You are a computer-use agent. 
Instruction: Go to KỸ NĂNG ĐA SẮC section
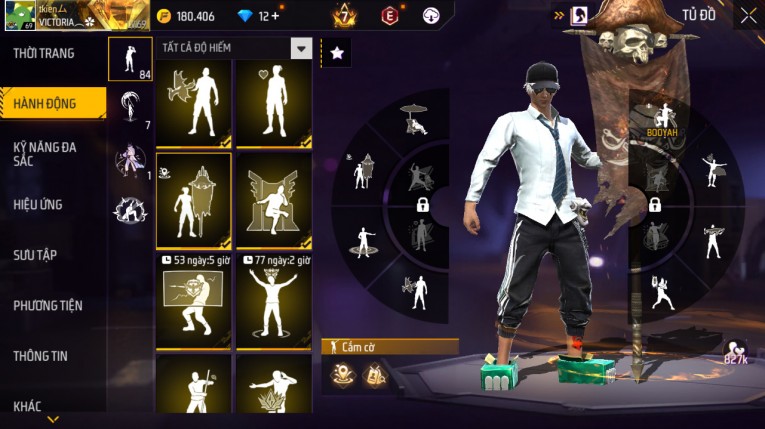45,154
